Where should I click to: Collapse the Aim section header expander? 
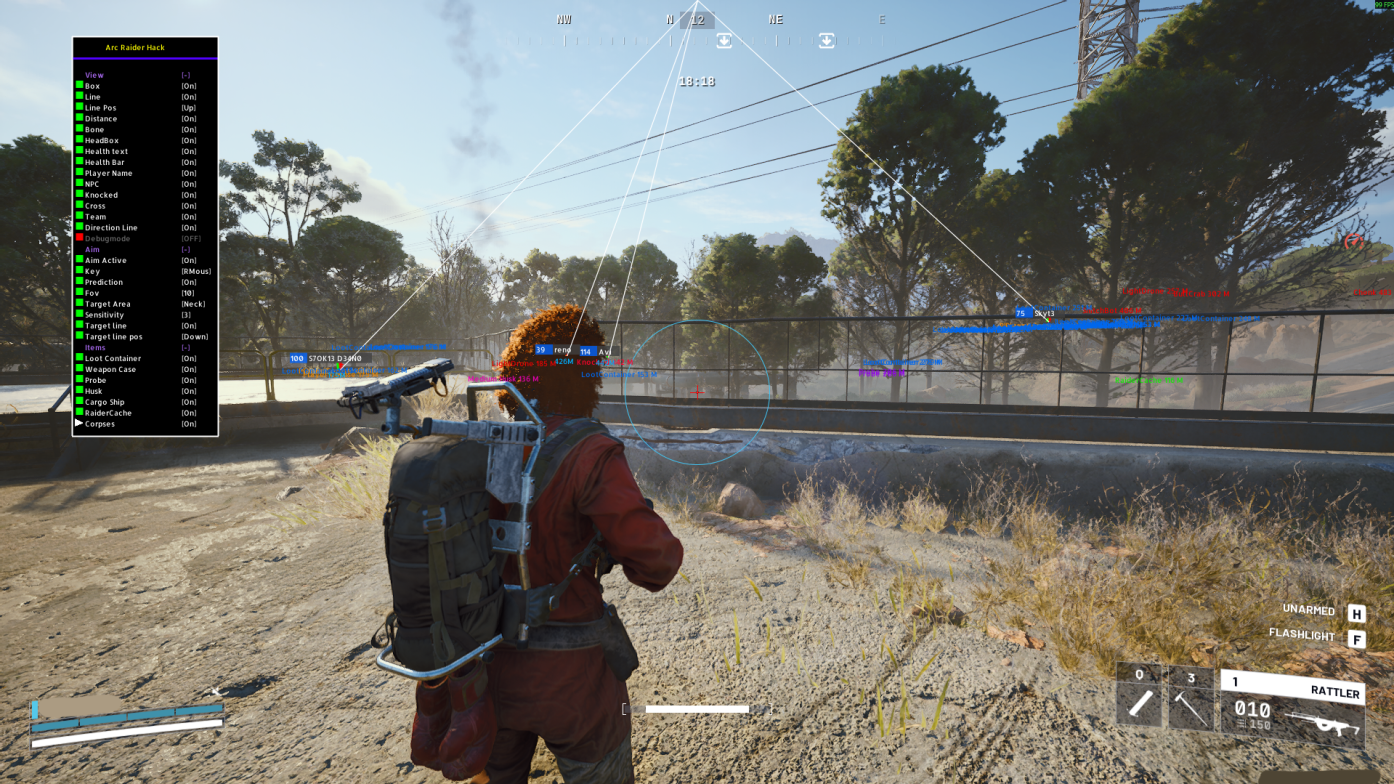pyautogui.click(x=185, y=248)
